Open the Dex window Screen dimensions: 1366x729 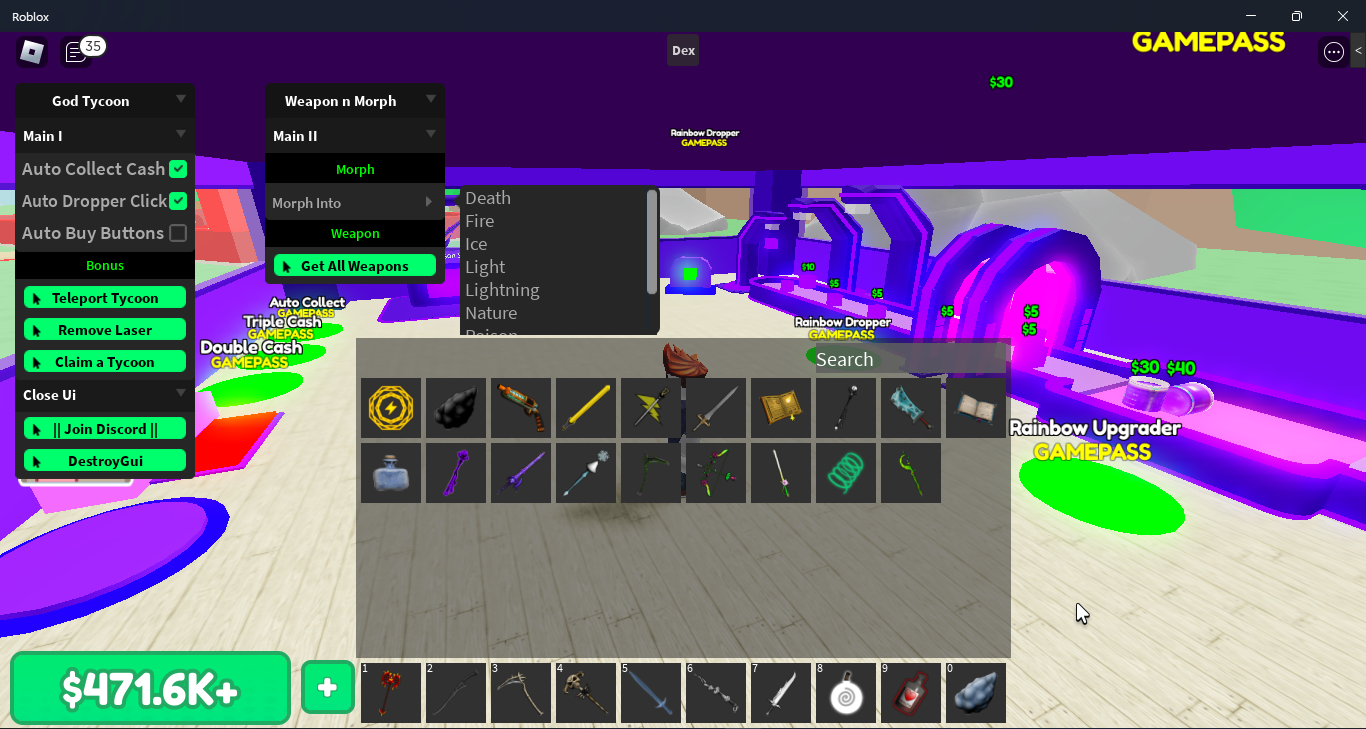coord(683,50)
